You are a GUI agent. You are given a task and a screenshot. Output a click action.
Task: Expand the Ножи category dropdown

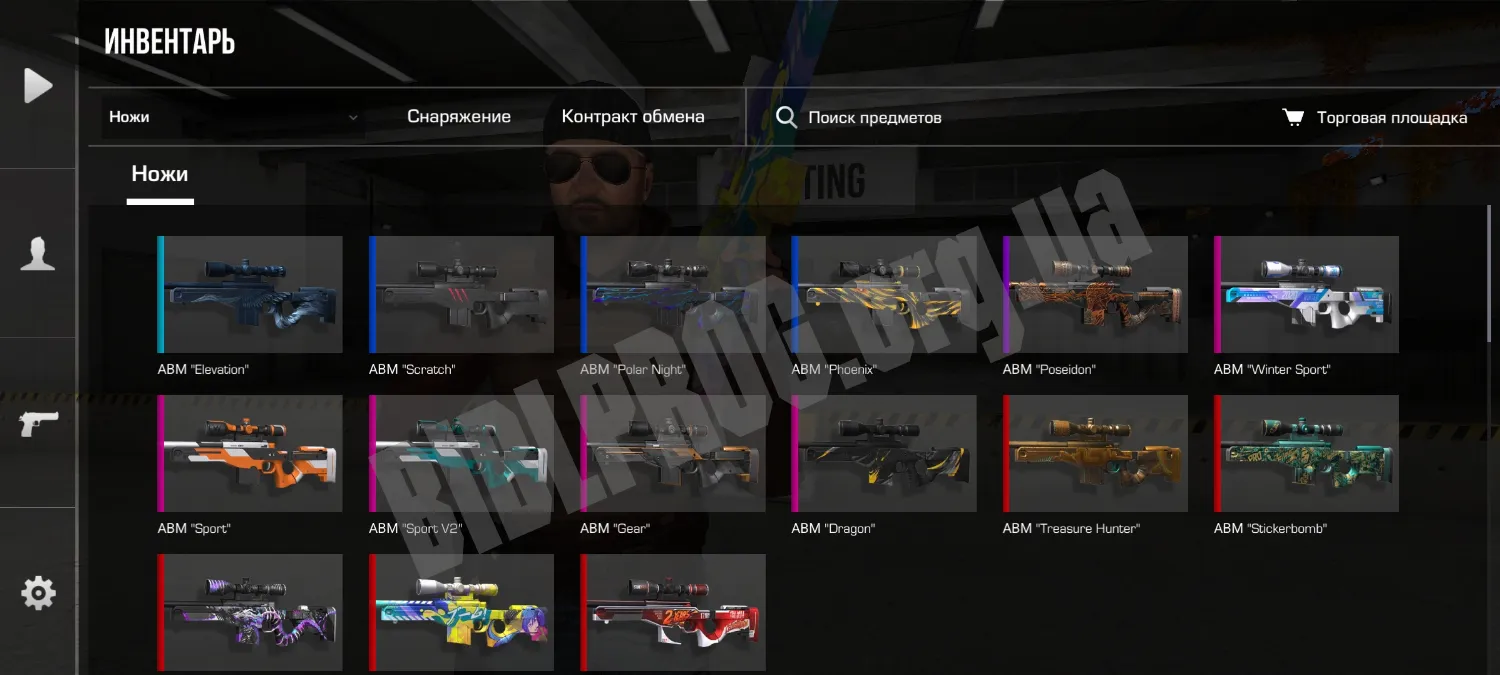pos(233,117)
